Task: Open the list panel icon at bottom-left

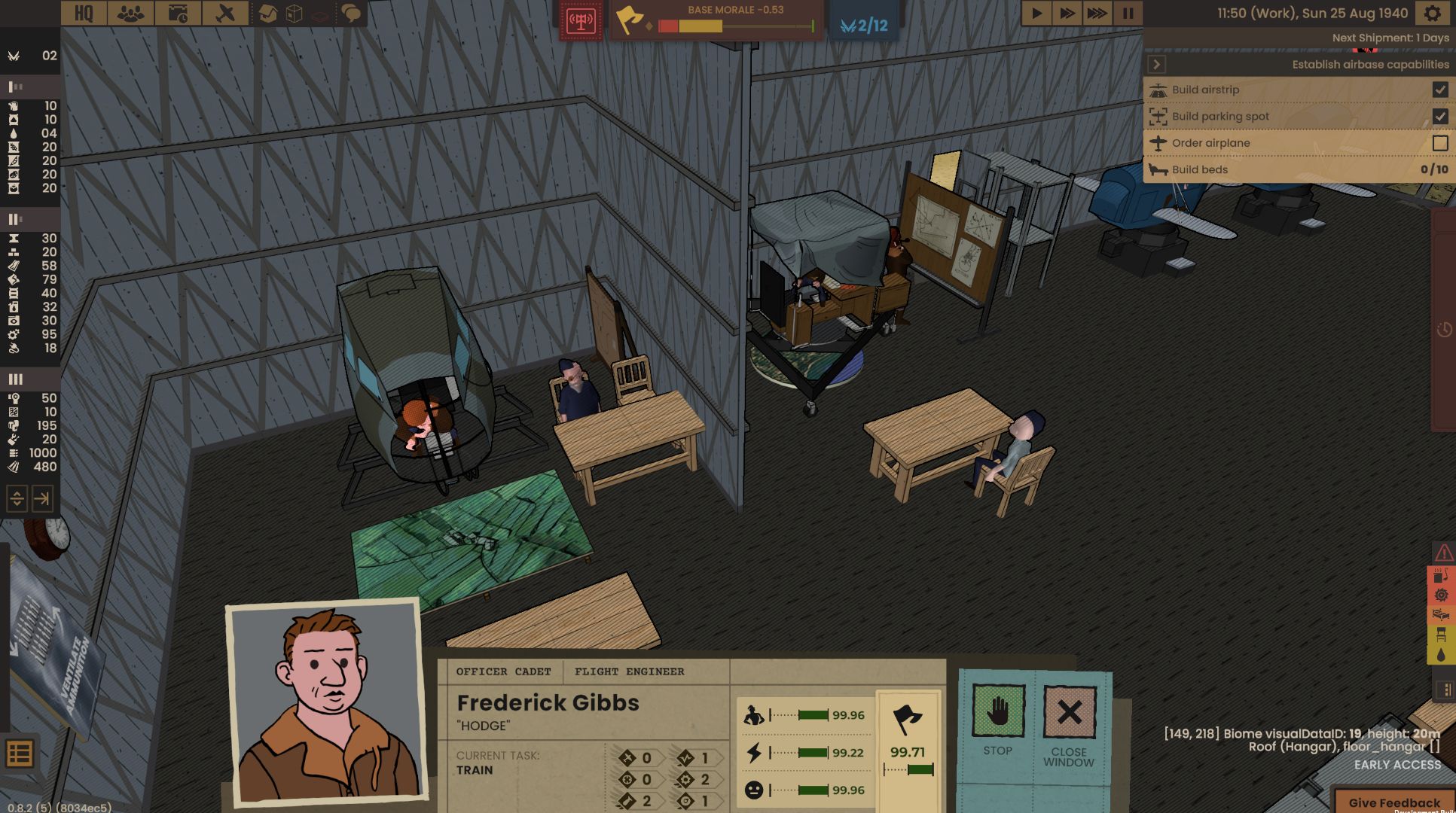Action: point(20,753)
